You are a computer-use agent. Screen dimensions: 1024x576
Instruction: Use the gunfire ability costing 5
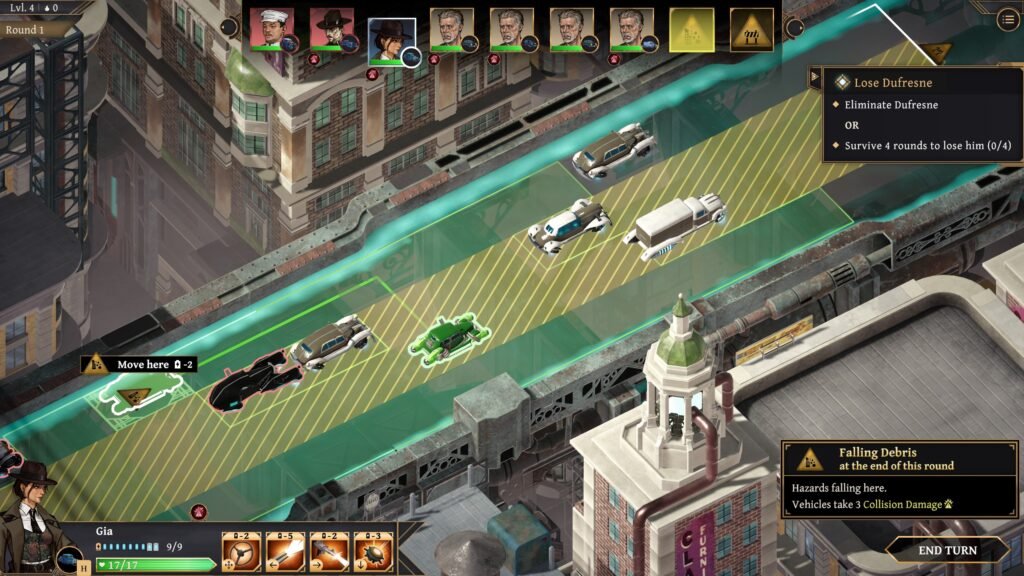pyautogui.click(x=285, y=551)
